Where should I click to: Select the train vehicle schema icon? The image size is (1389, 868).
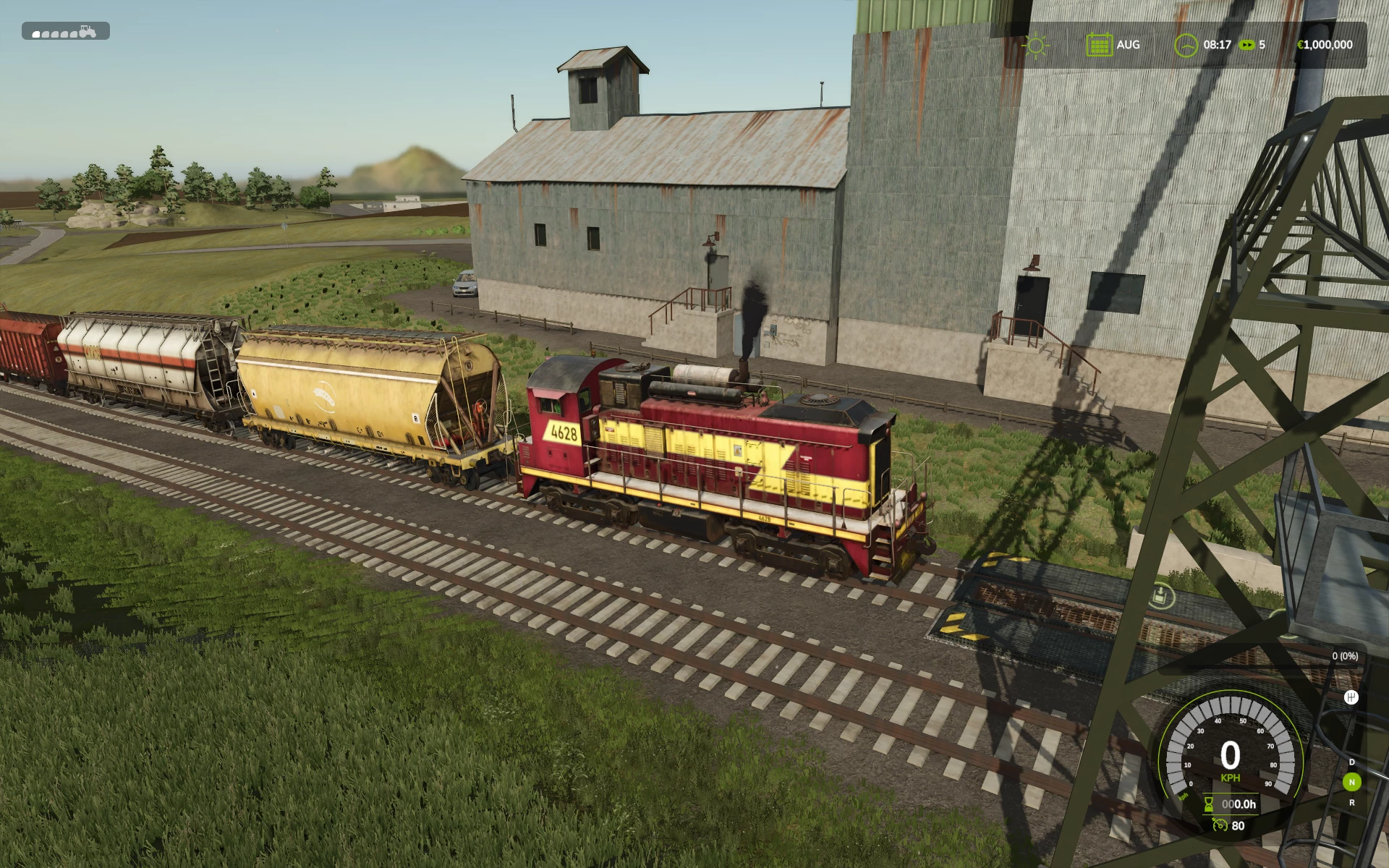pyautogui.click(x=65, y=32)
